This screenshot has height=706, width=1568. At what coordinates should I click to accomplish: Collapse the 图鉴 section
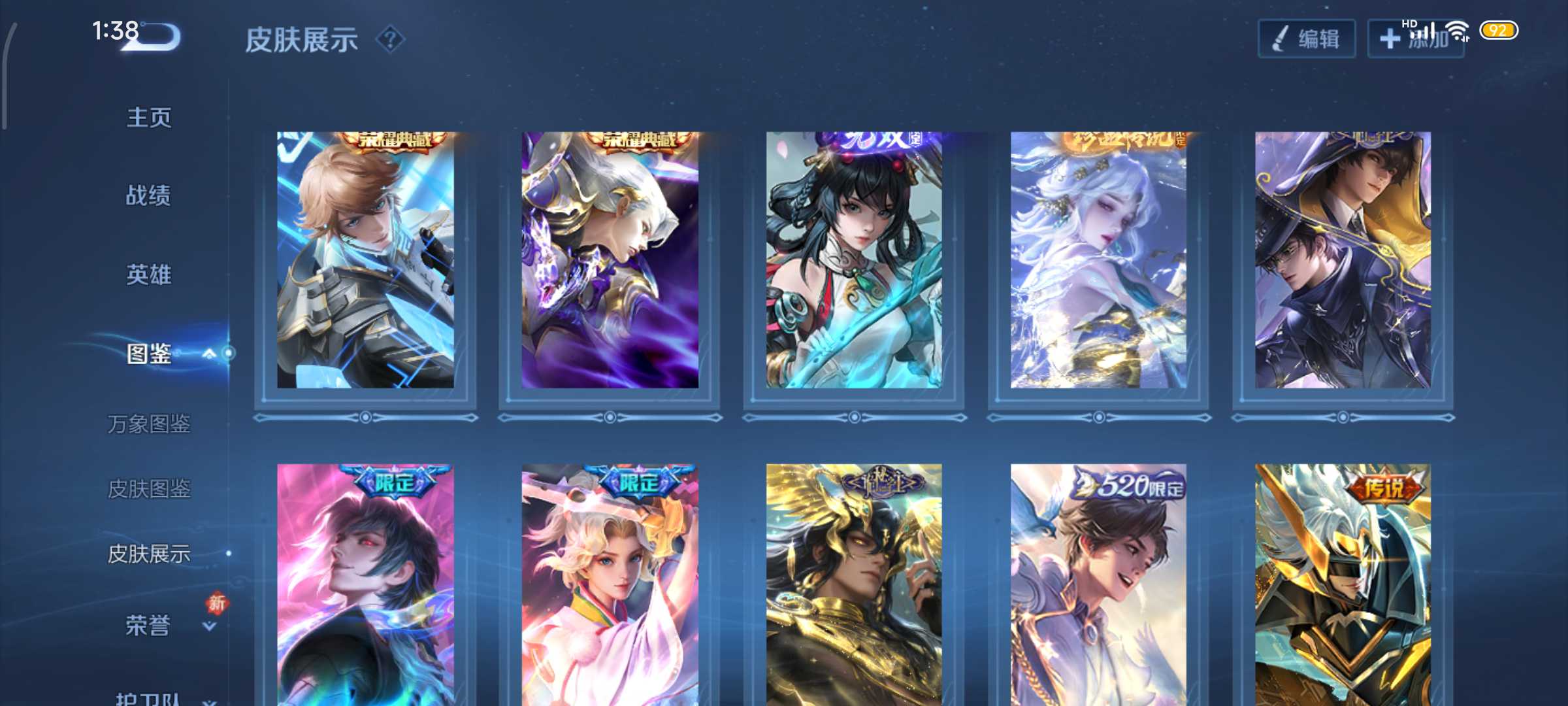(x=209, y=354)
